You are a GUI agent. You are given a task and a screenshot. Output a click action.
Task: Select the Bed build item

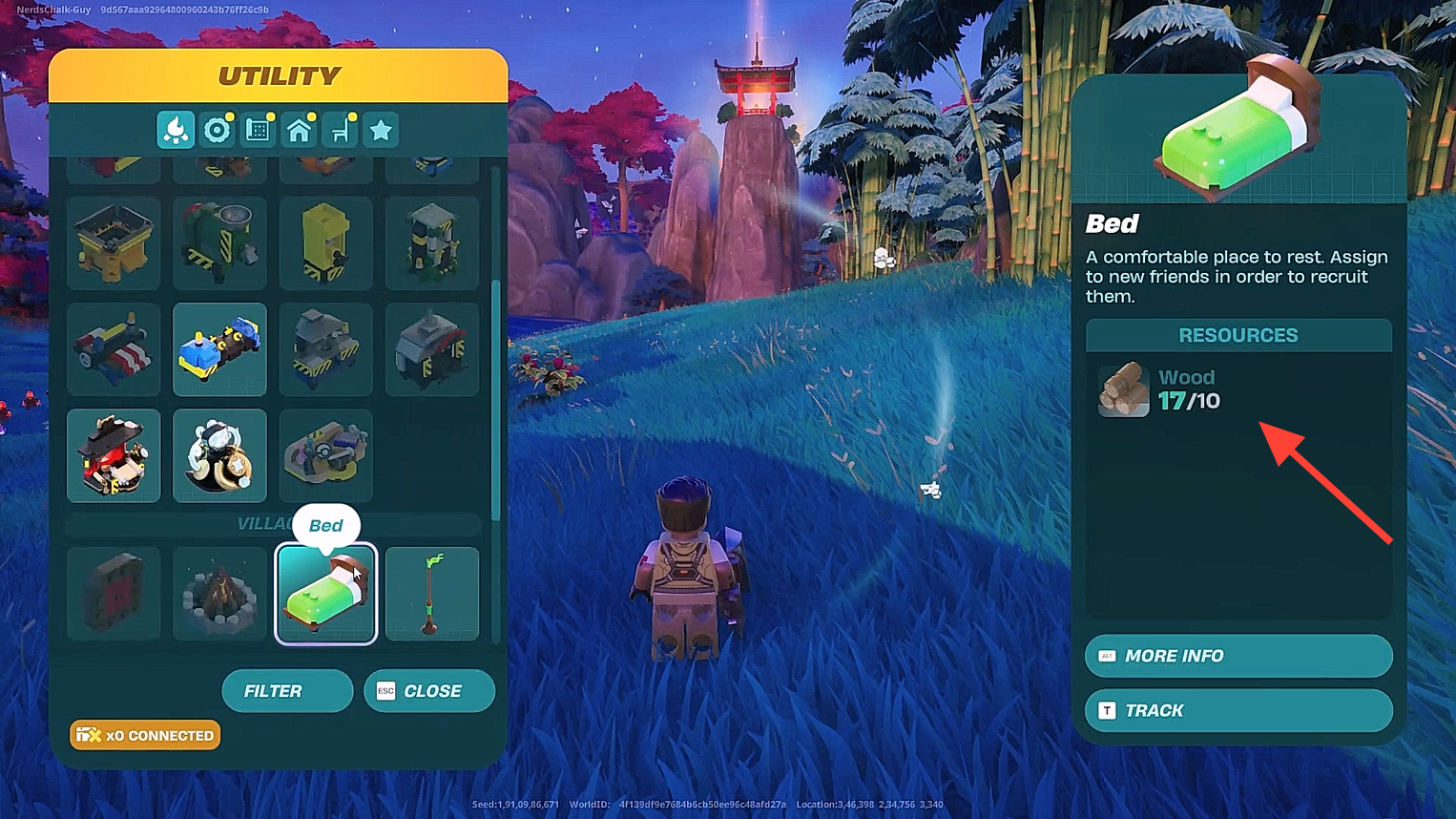coord(325,594)
